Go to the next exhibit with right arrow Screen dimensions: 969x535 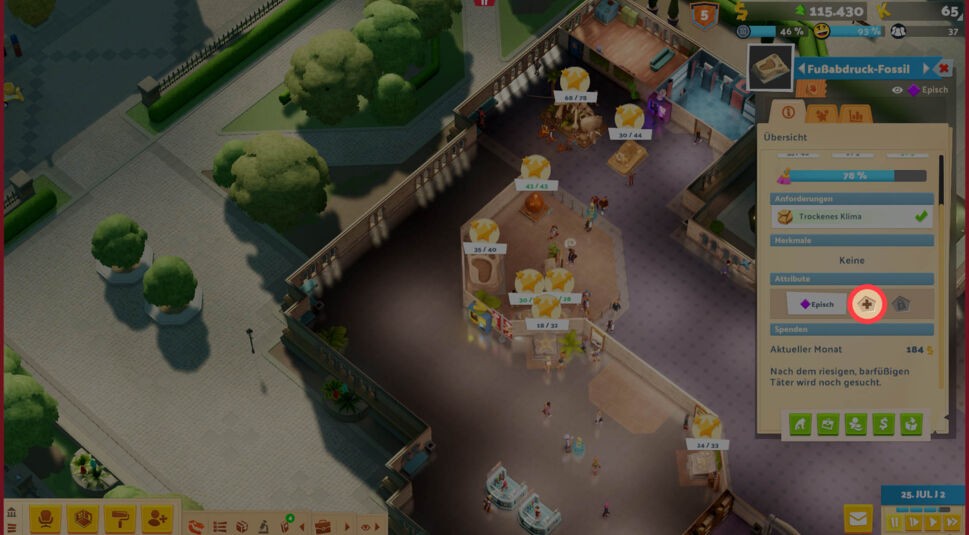(926, 68)
